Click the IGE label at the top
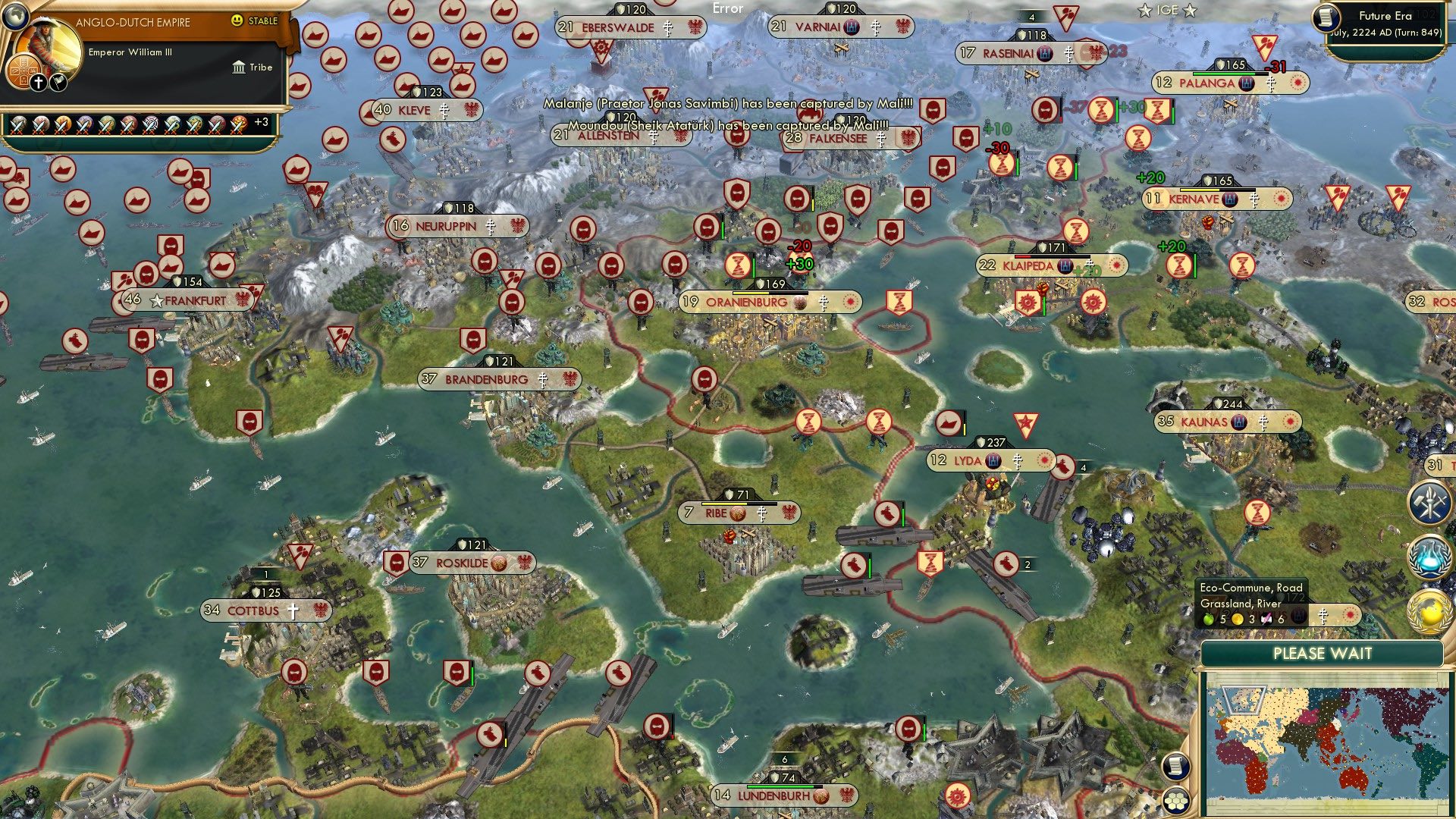This screenshot has width=1456, height=819. click(x=1168, y=10)
